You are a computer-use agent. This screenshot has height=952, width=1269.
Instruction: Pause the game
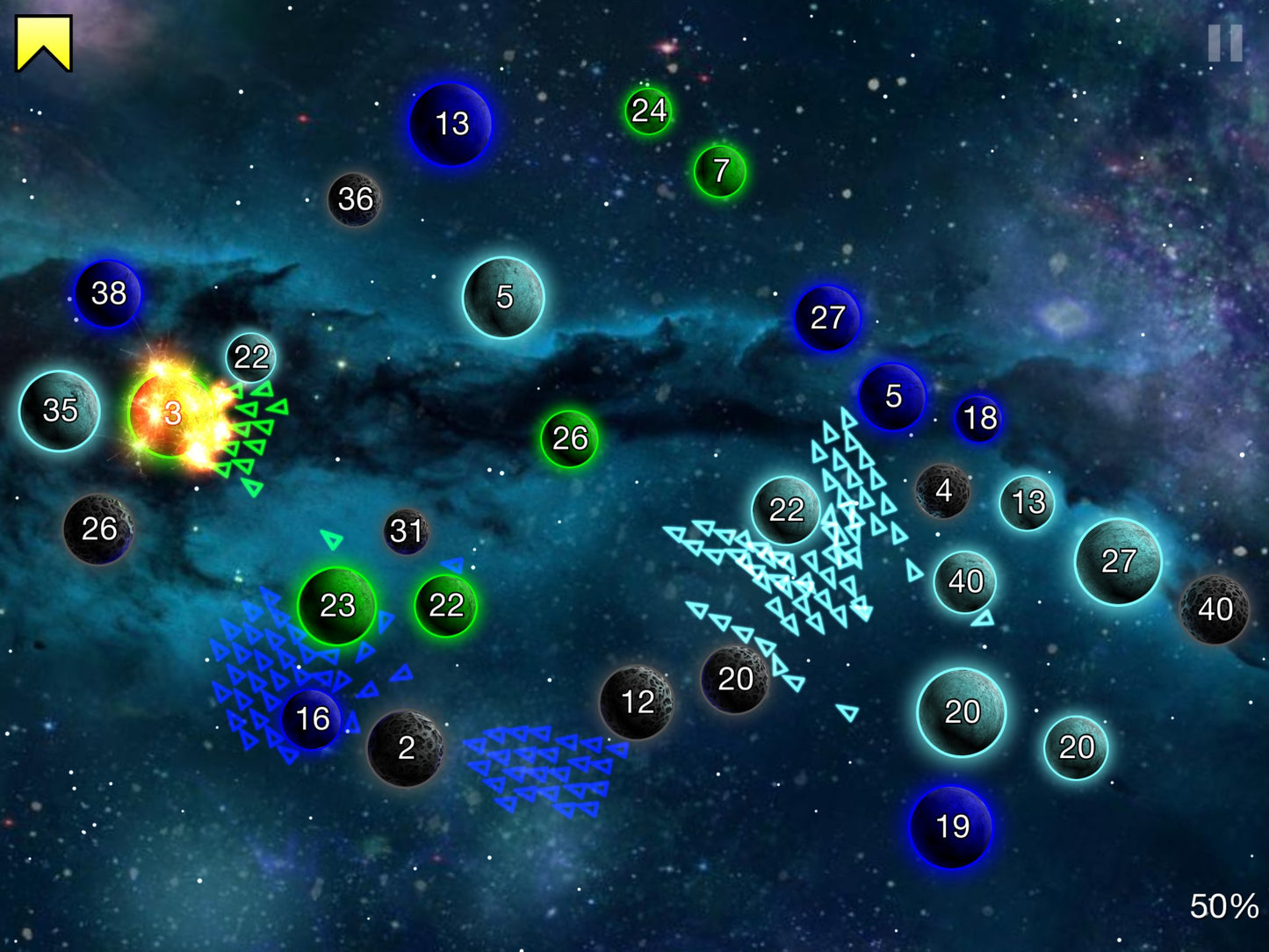click(1225, 42)
